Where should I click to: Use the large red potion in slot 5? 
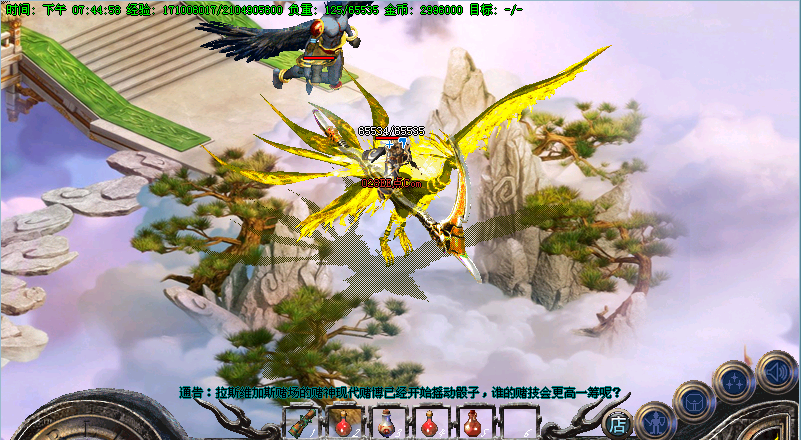(472, 422)
